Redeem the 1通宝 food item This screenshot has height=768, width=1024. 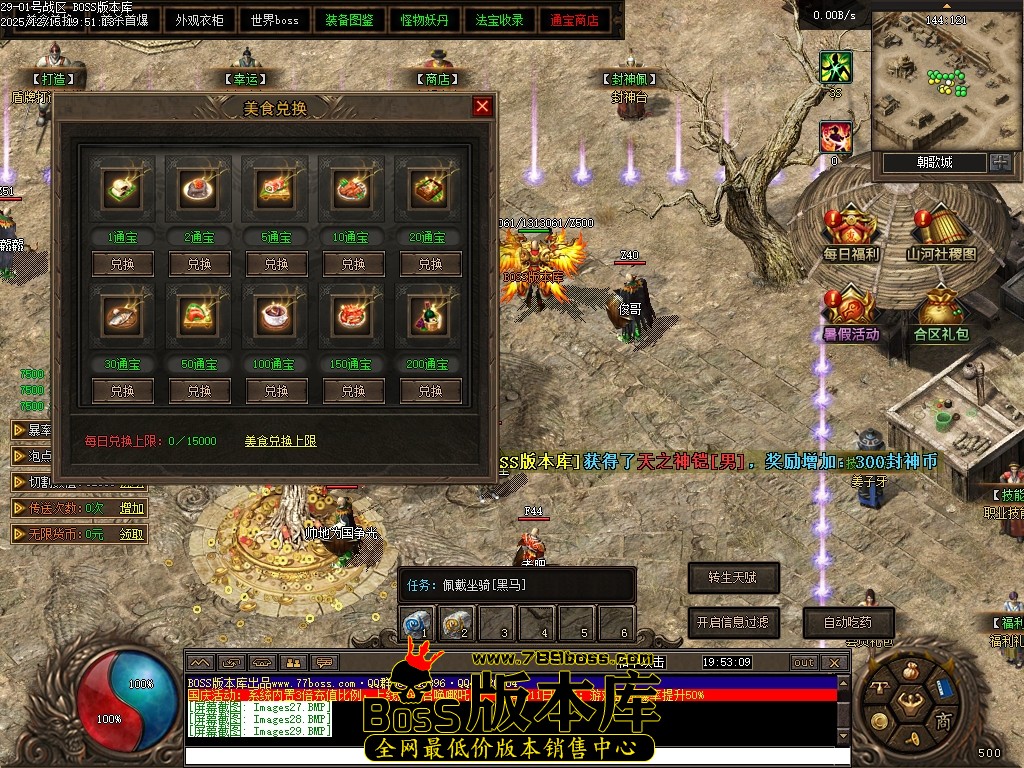pos(123,264)
